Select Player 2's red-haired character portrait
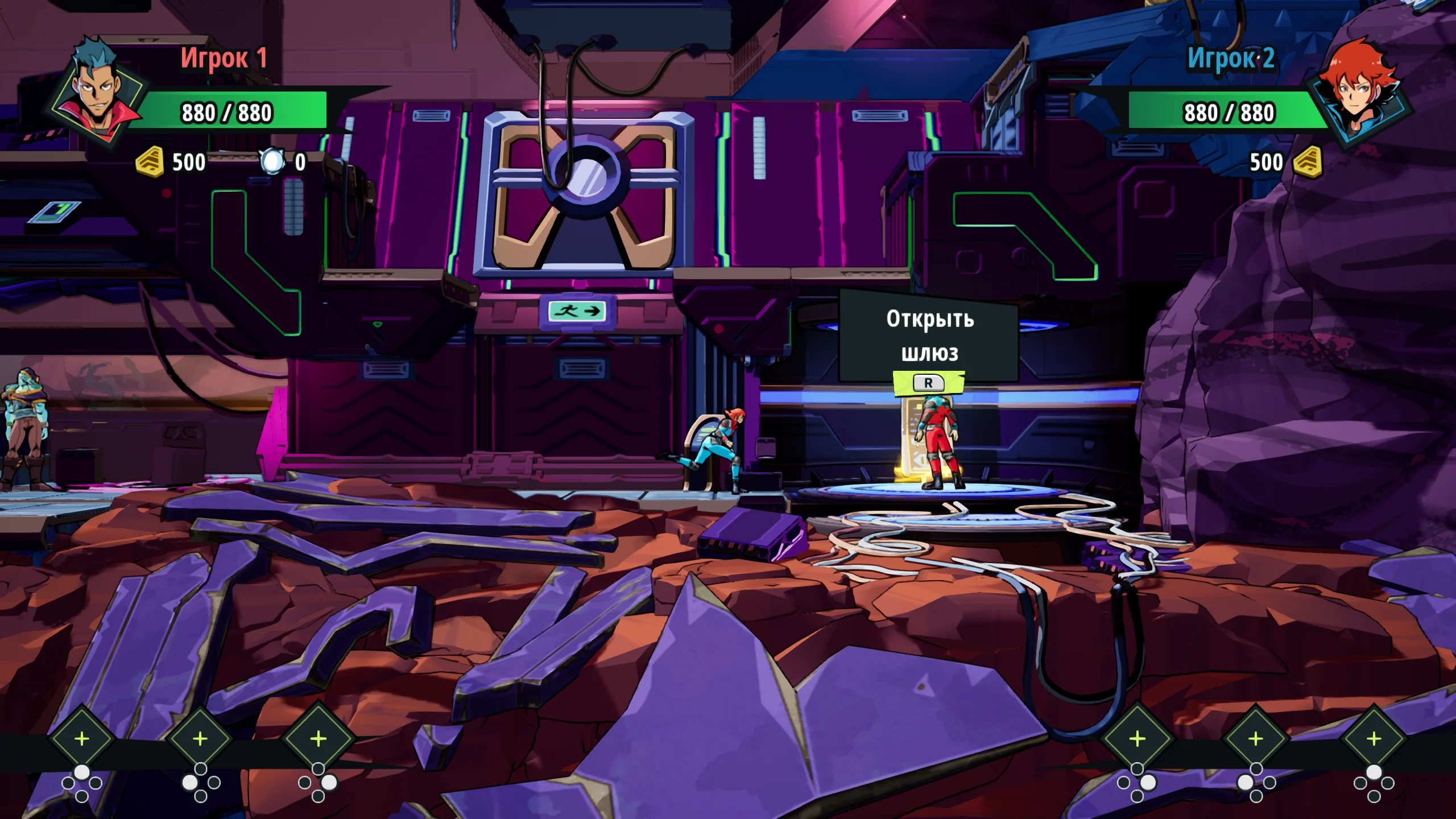The width and height of the screenshot is (1456, 819). [x=1357, y=91]
